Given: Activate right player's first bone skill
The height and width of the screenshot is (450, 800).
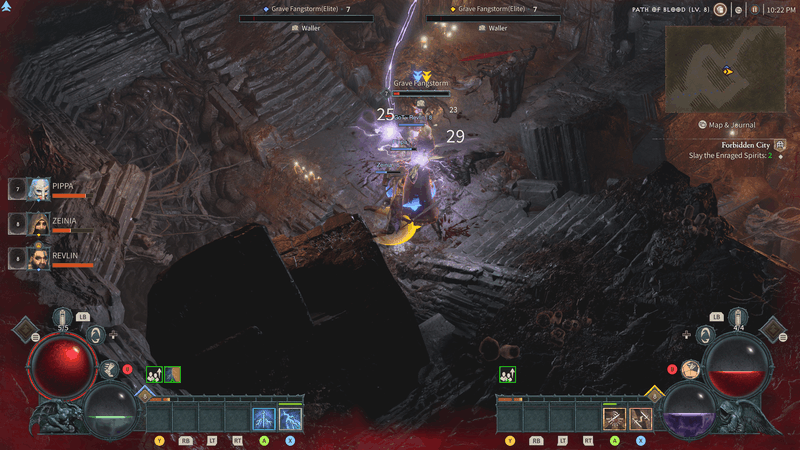Looking at the screenshot, I should 614,419.
